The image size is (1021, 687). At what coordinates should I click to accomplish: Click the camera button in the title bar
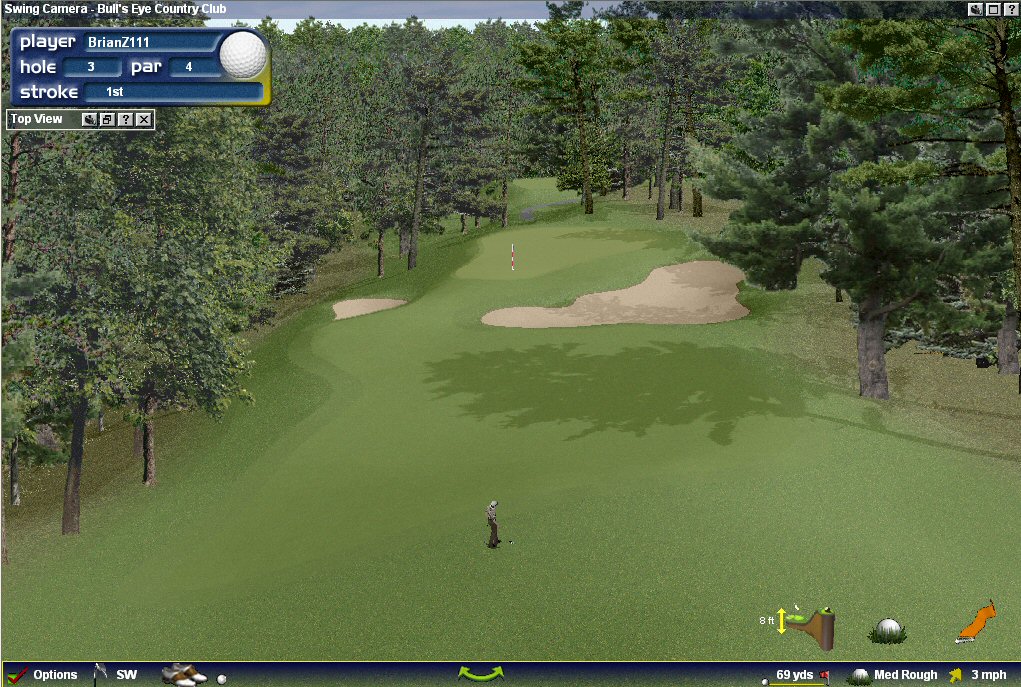pos(975,9)
